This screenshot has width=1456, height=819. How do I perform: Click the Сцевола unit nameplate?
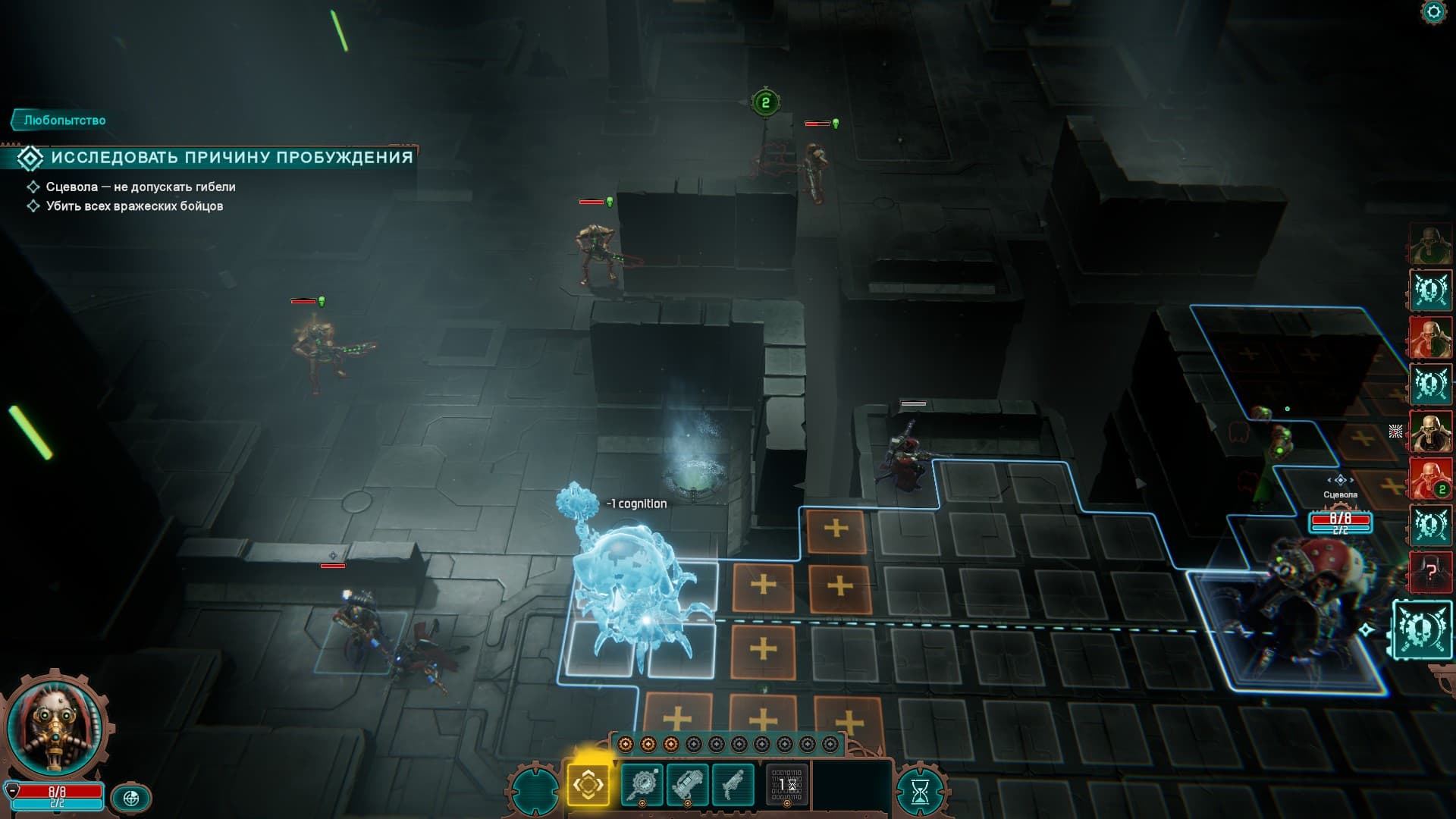click(x=1340, y=495)
